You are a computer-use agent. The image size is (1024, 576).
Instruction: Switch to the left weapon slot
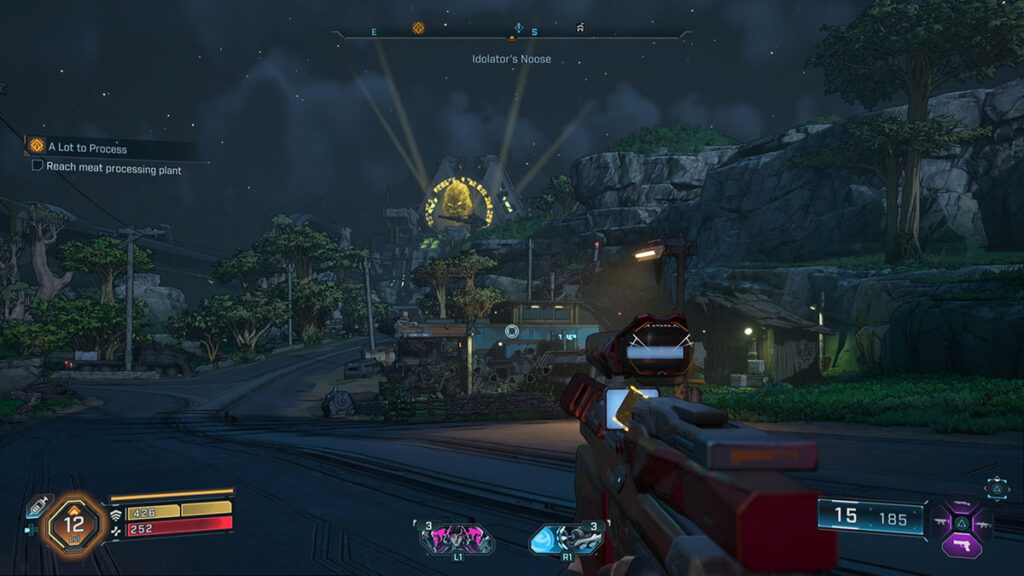942,522
